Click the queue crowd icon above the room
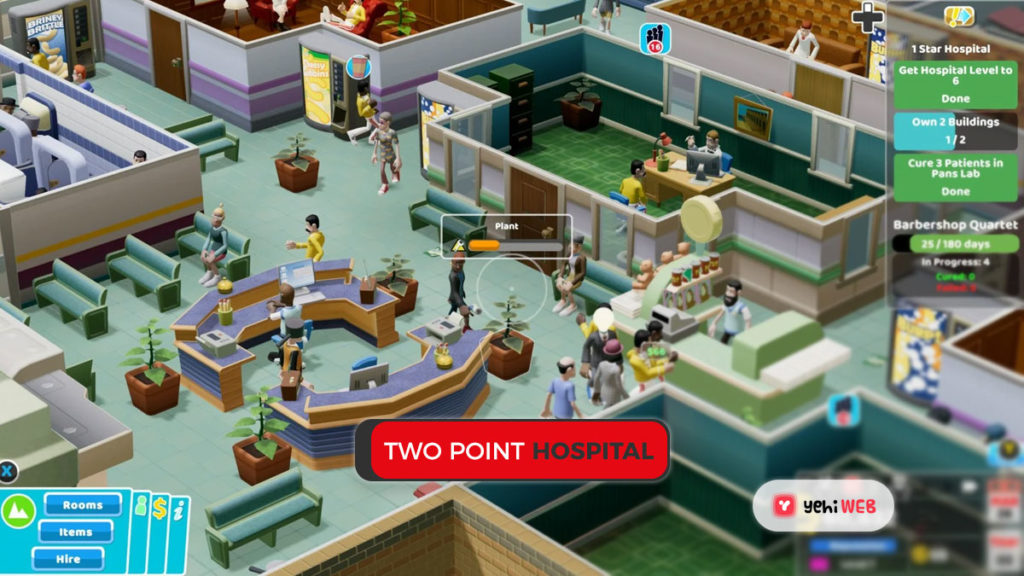Screen dimensions: 1024x576 [x=656, y=38]
